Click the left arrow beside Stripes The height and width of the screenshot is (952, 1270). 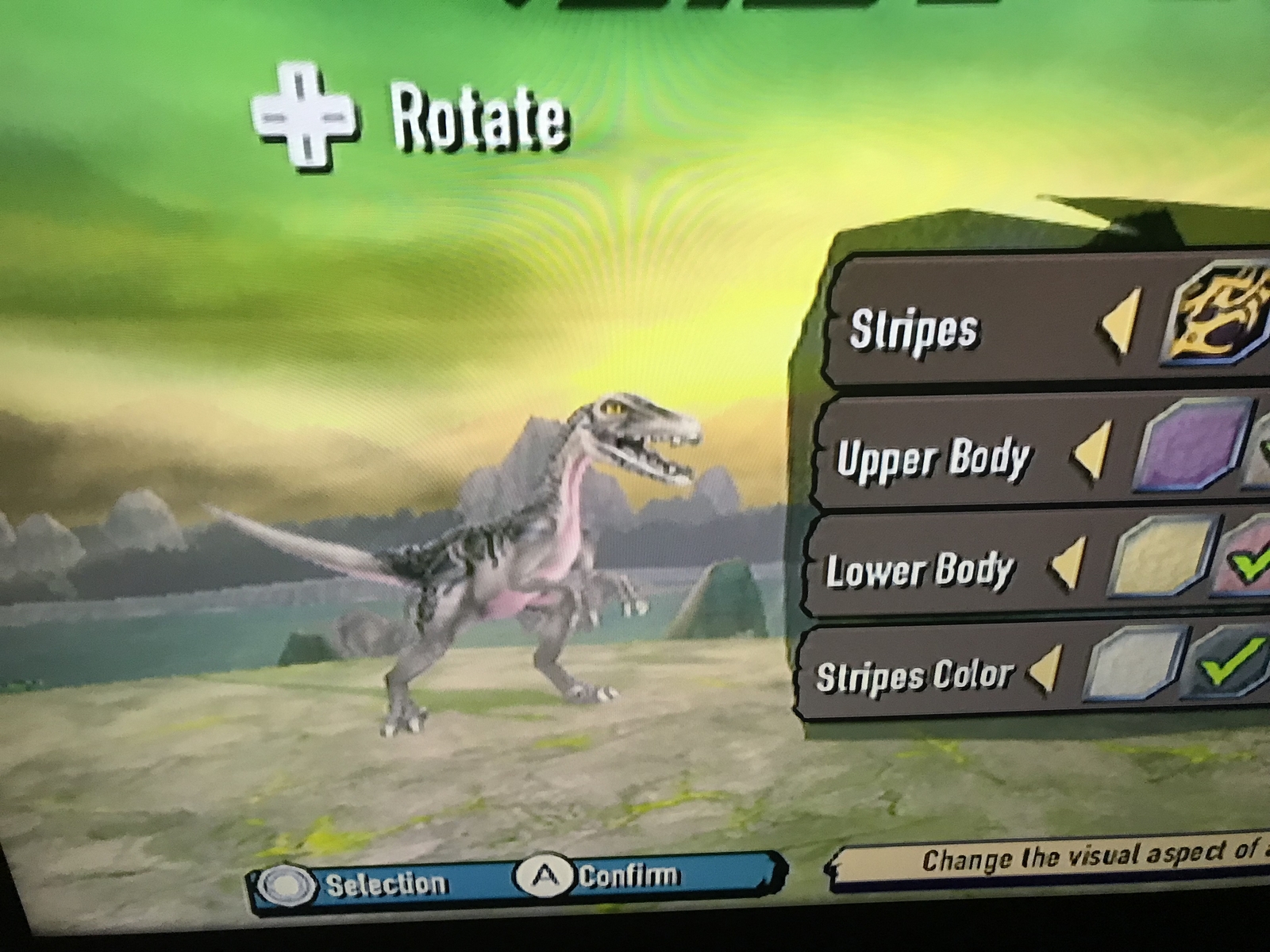pyautogui.click(x=1120, y=320)
